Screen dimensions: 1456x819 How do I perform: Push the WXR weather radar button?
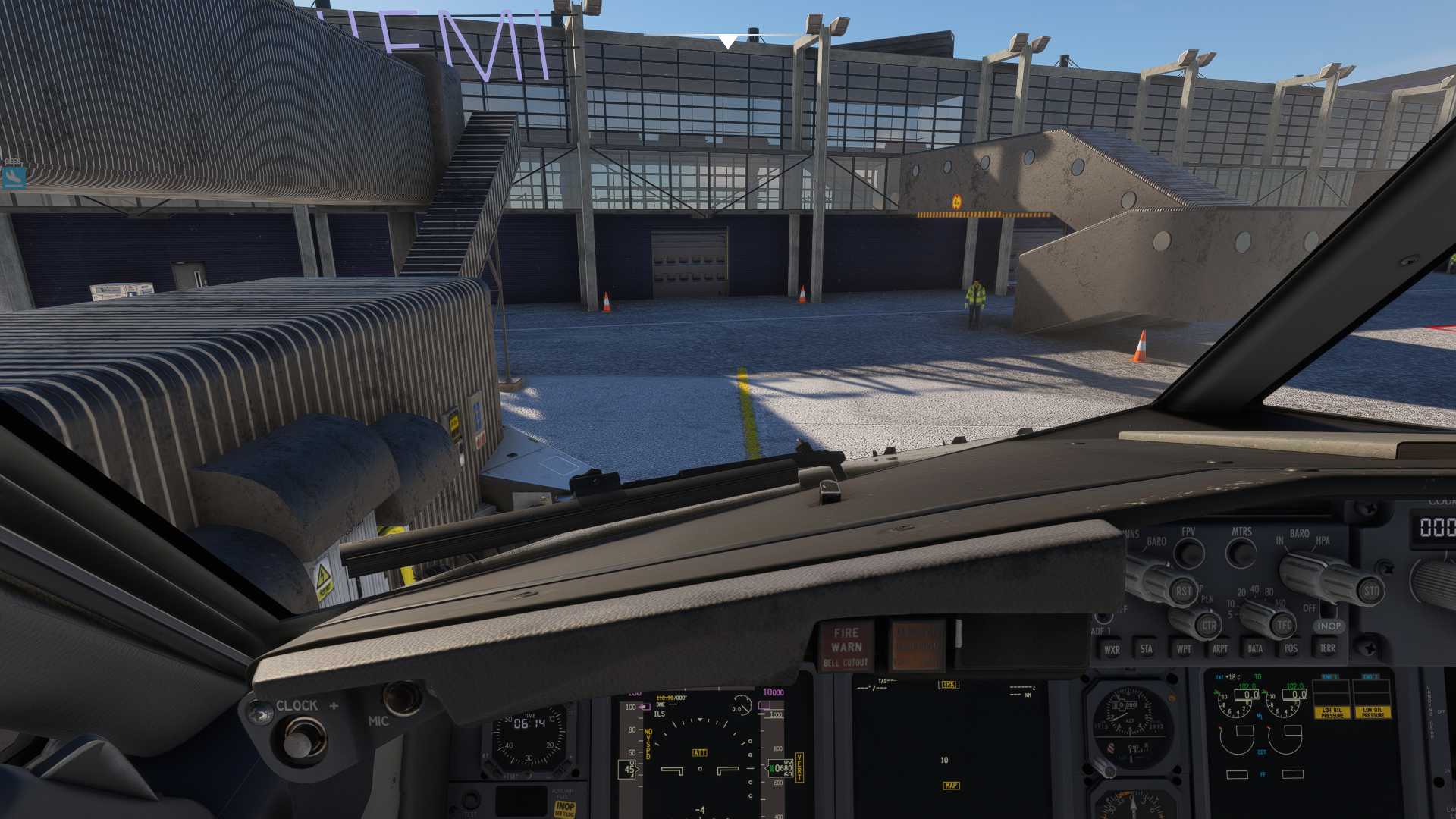pyautogui.click(x=1112, y=650)
